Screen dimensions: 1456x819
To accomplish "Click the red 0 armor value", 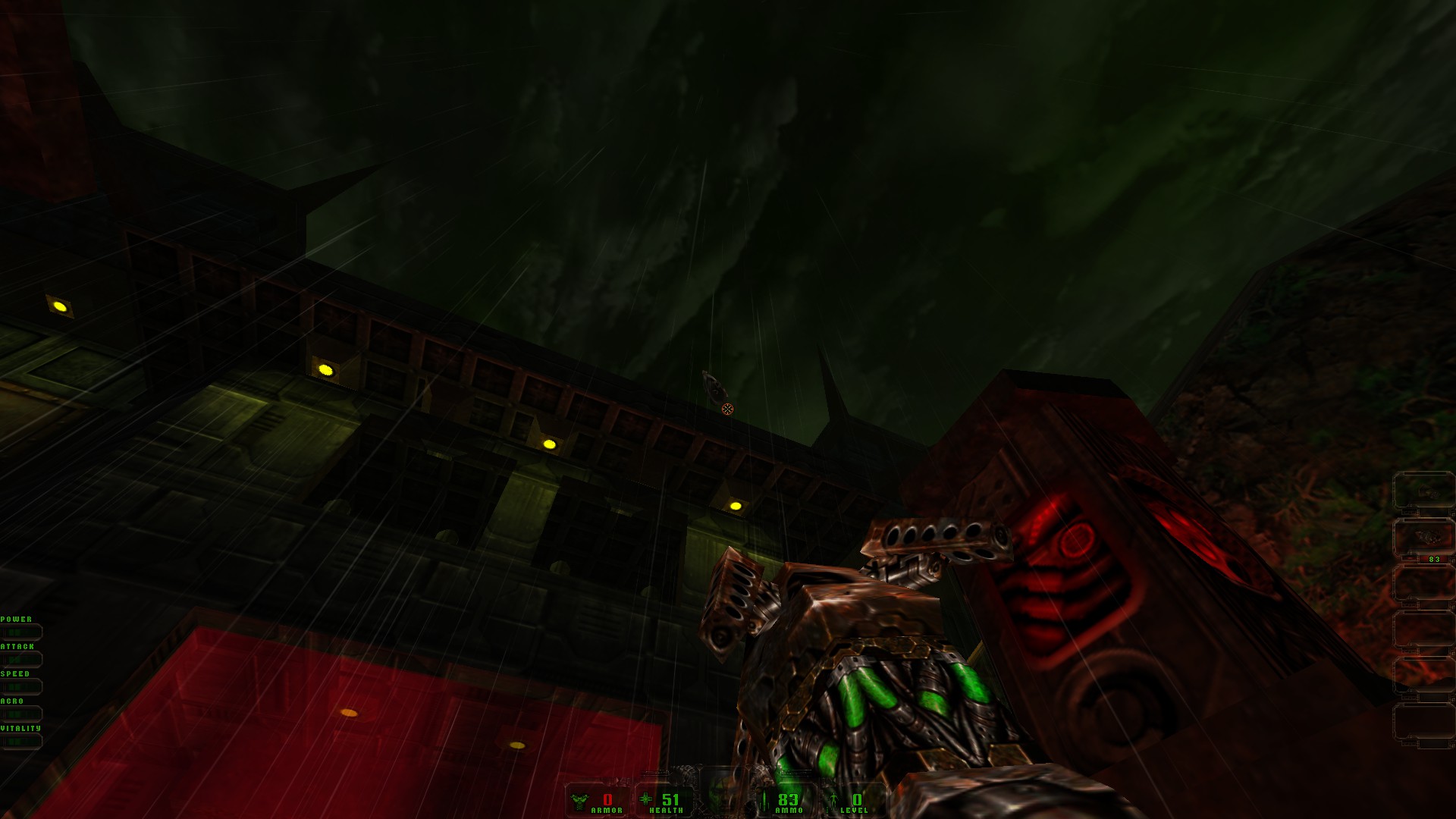I will 607,799.
